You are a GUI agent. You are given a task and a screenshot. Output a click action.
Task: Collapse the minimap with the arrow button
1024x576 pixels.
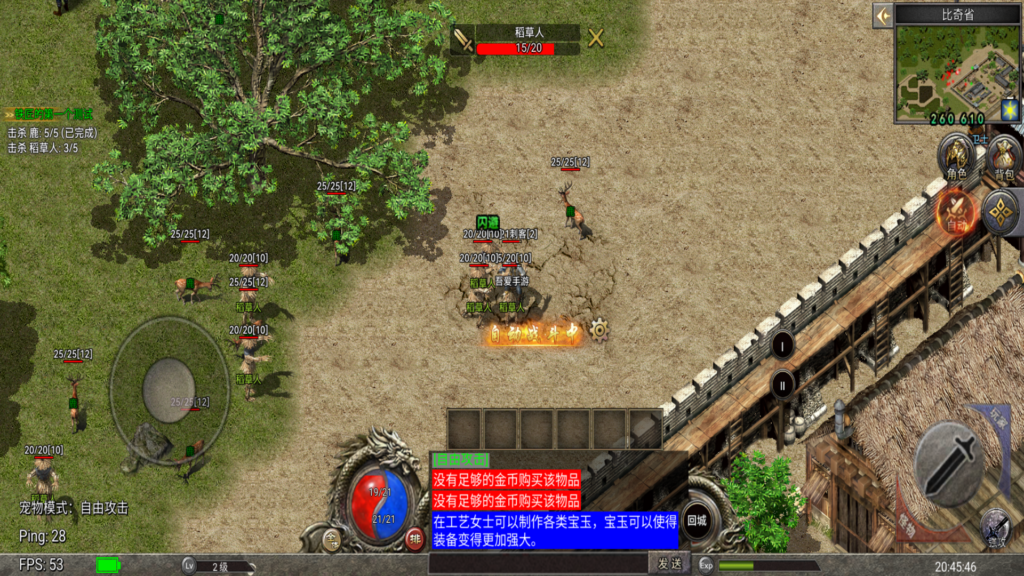[x=882, y=15]
